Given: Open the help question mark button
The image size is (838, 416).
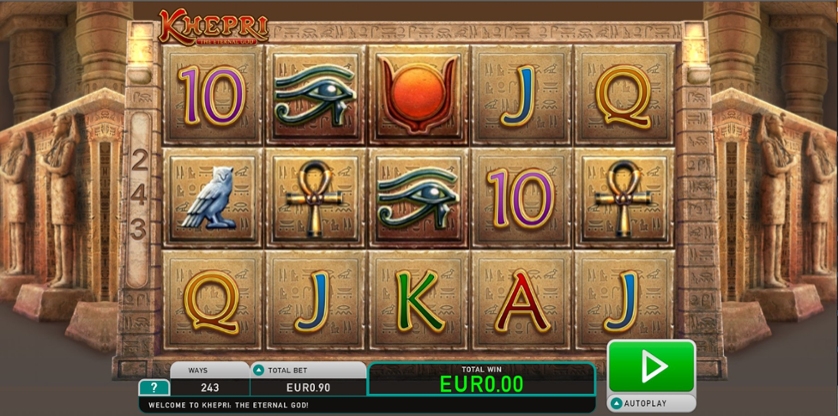Looking at the screenshot, I should [x=153, y=387].
